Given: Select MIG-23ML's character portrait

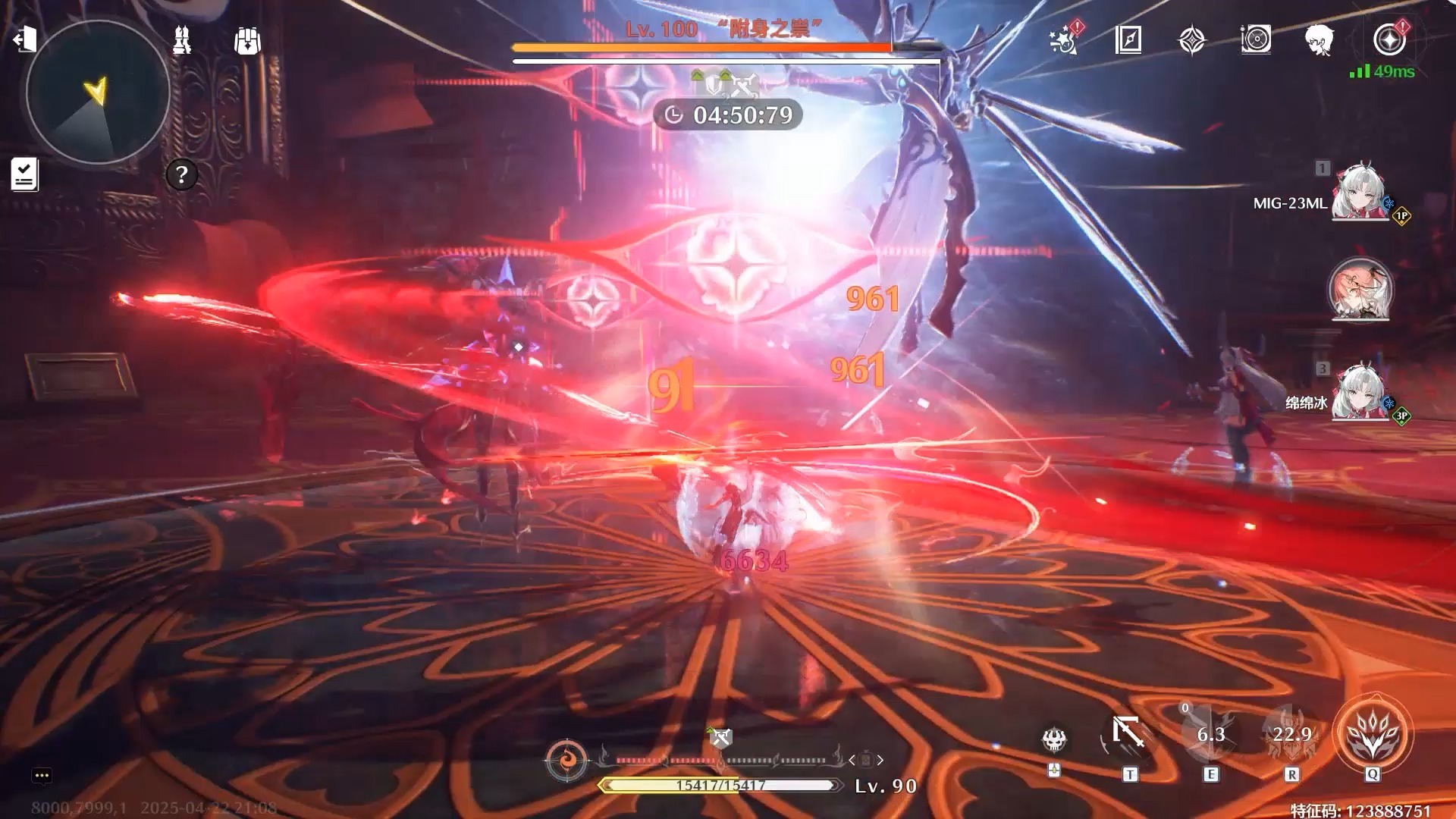Looking at the screenshot, I should [1360, 191].
